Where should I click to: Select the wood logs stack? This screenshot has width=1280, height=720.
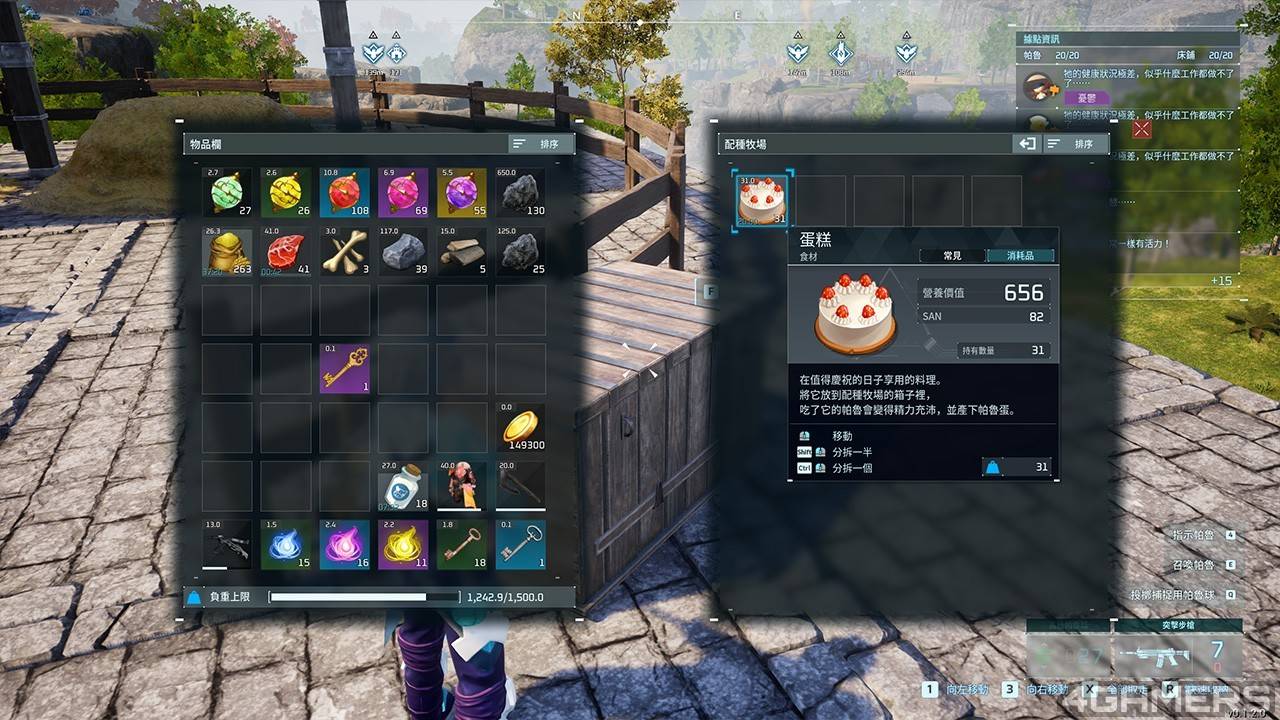462,252
